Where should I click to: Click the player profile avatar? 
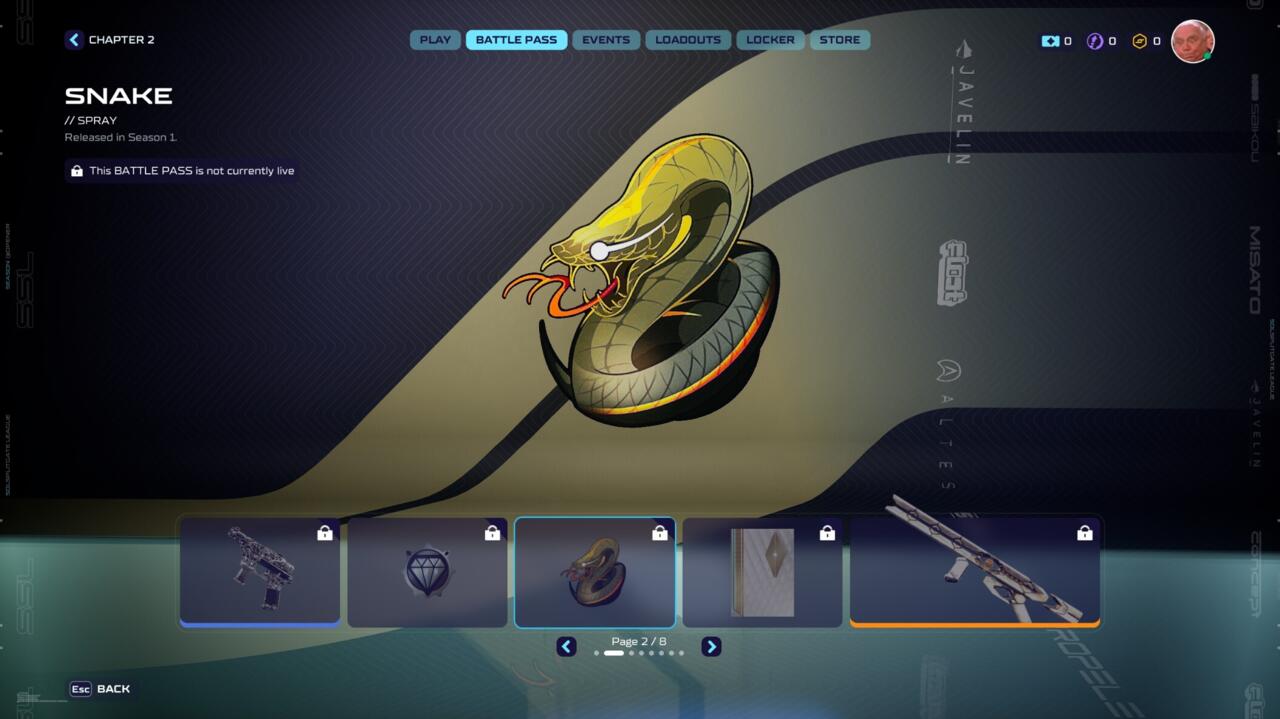(1192, 41)
